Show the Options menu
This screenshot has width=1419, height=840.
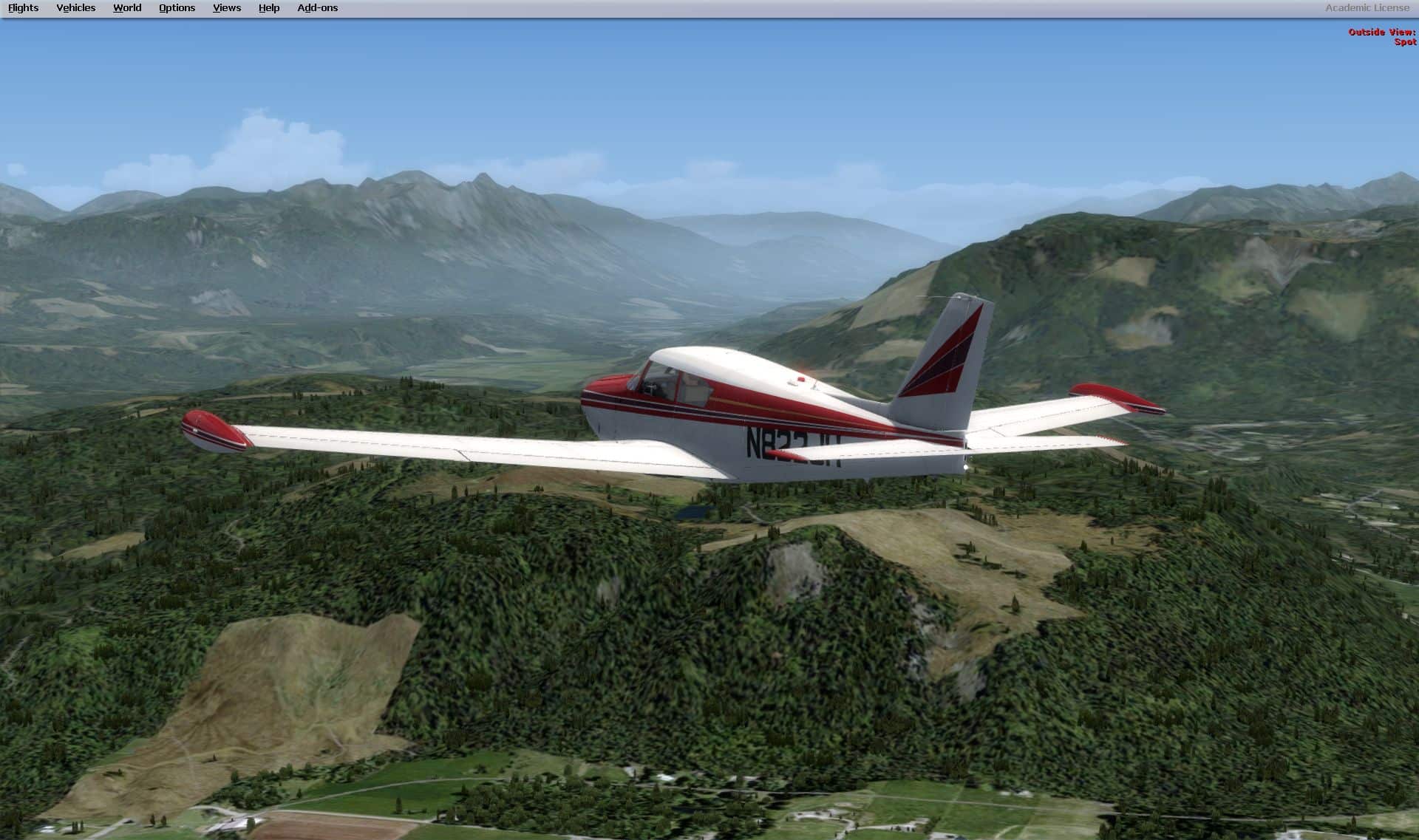[177, 8]
